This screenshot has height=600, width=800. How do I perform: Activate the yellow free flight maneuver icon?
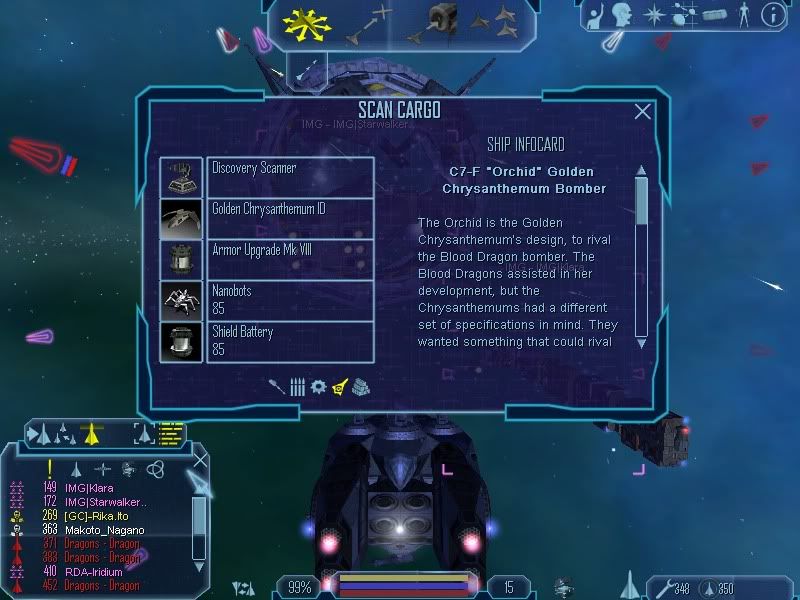(x=306, y=24)
